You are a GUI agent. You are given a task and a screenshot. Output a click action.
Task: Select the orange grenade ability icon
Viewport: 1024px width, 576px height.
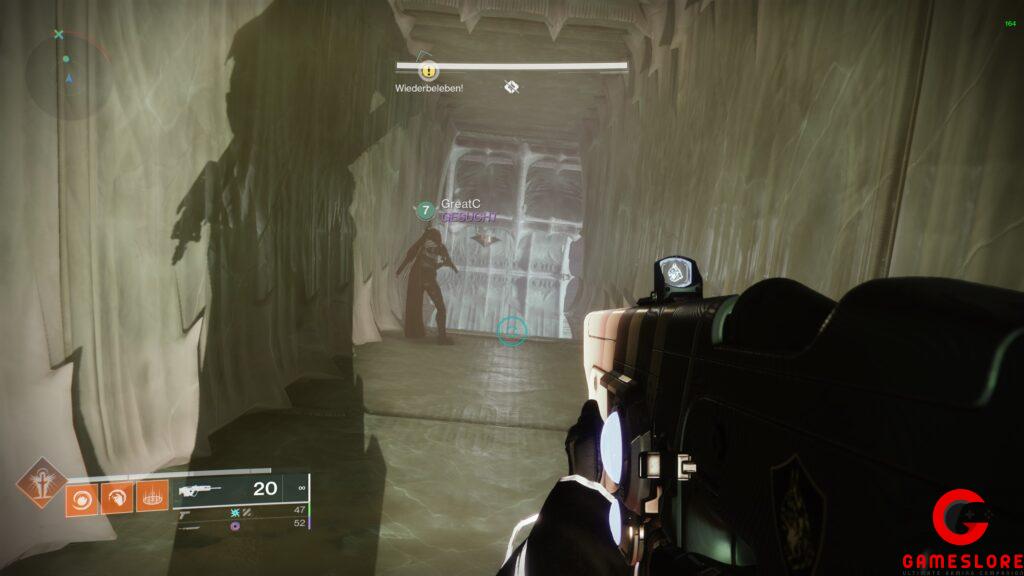(x=83, y=495)
